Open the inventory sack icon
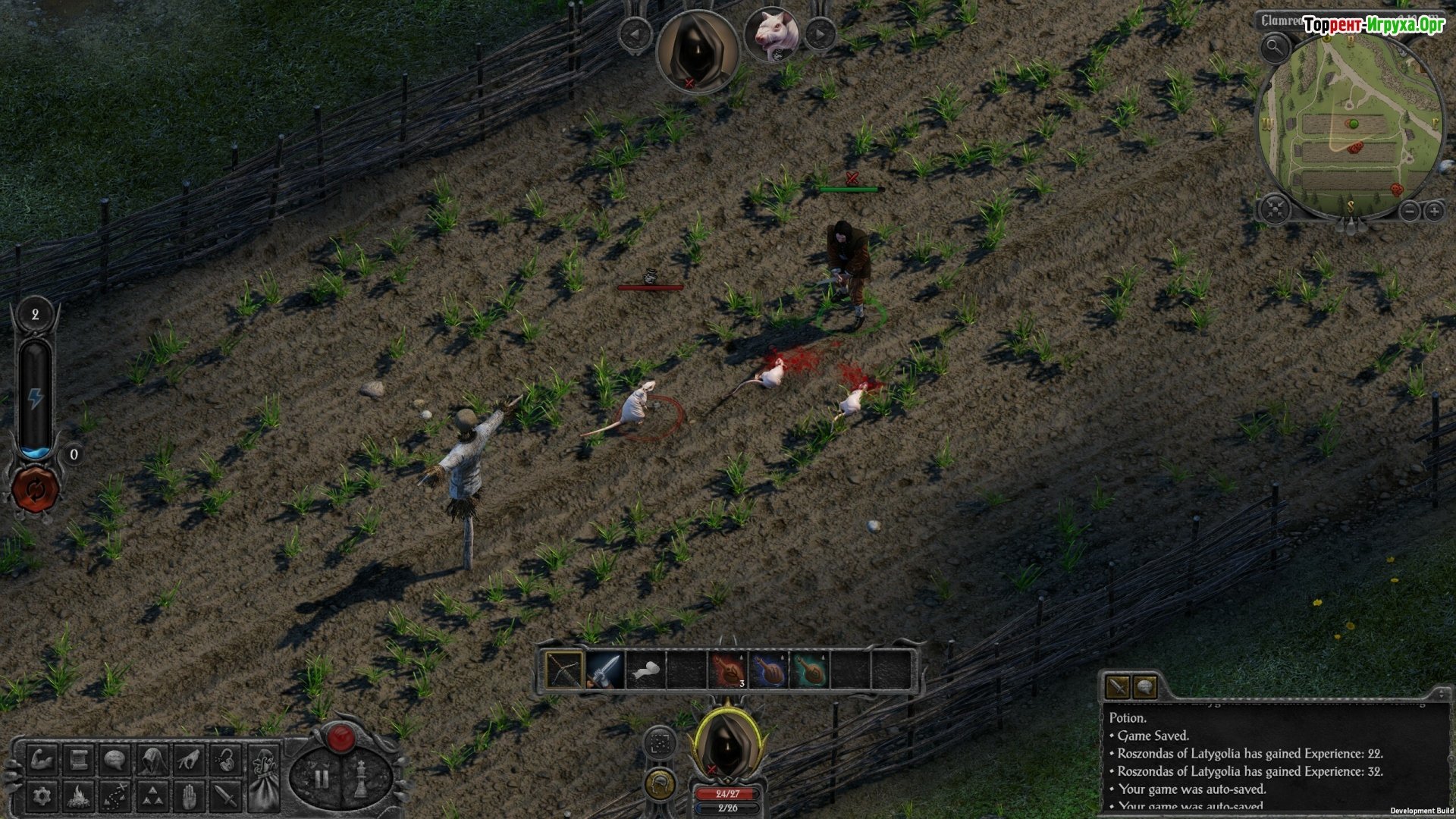Image resolution: width=1456 pixels, height=819 pixels. point(265,777)
